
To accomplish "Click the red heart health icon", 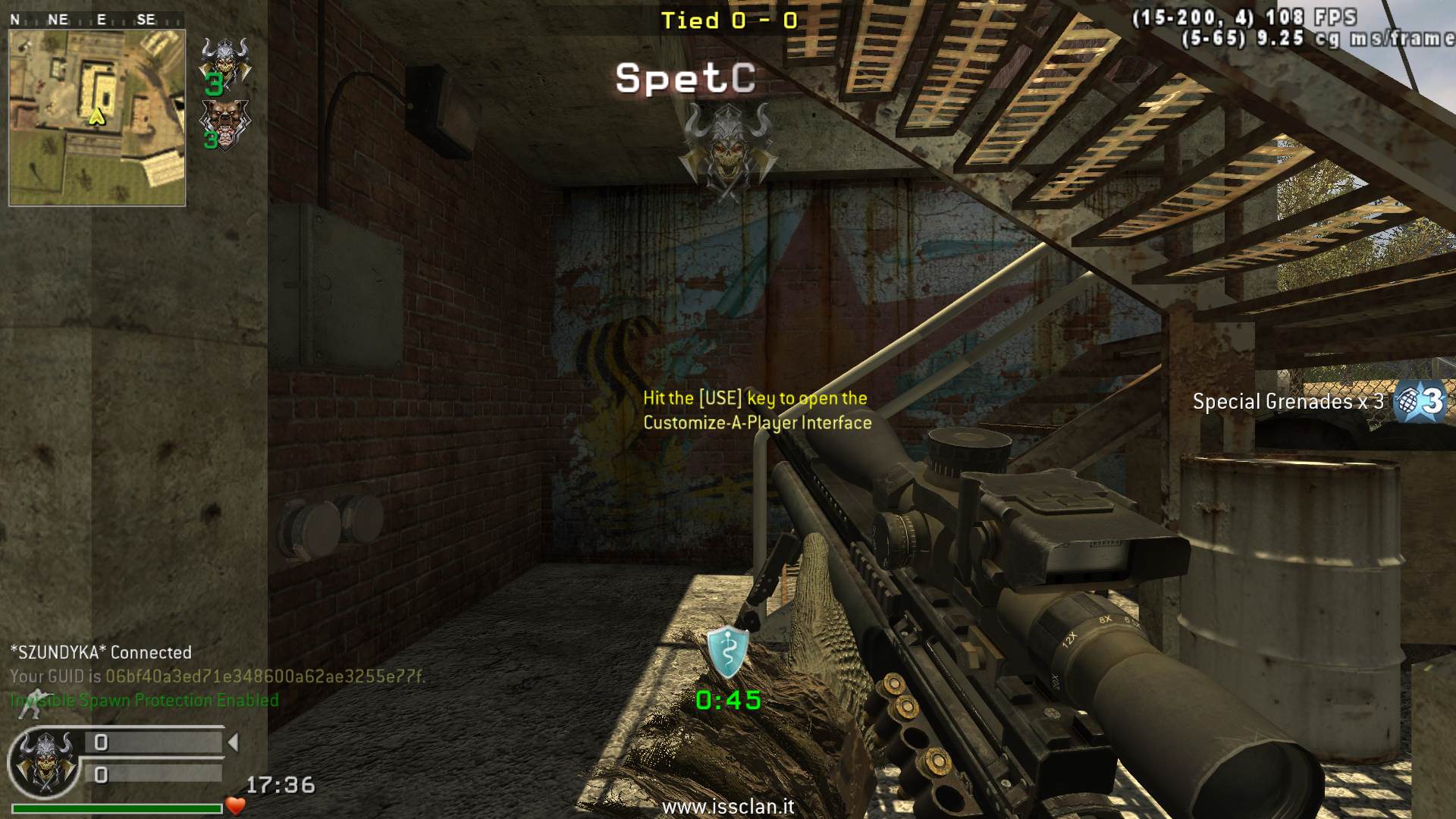I will (x=236, y=806).
